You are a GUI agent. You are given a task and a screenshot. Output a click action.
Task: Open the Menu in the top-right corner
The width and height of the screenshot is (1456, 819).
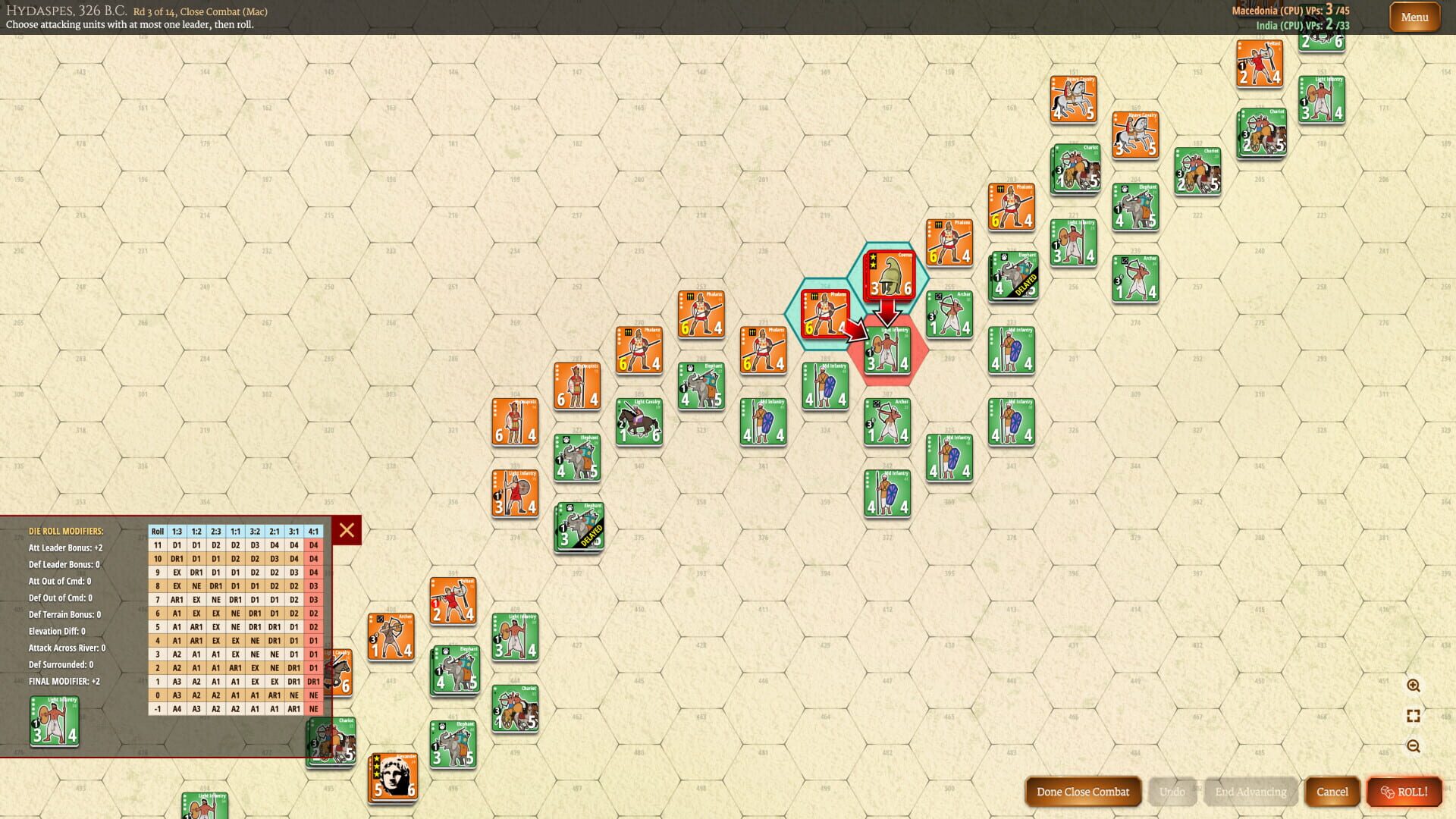click(1414, 17)
